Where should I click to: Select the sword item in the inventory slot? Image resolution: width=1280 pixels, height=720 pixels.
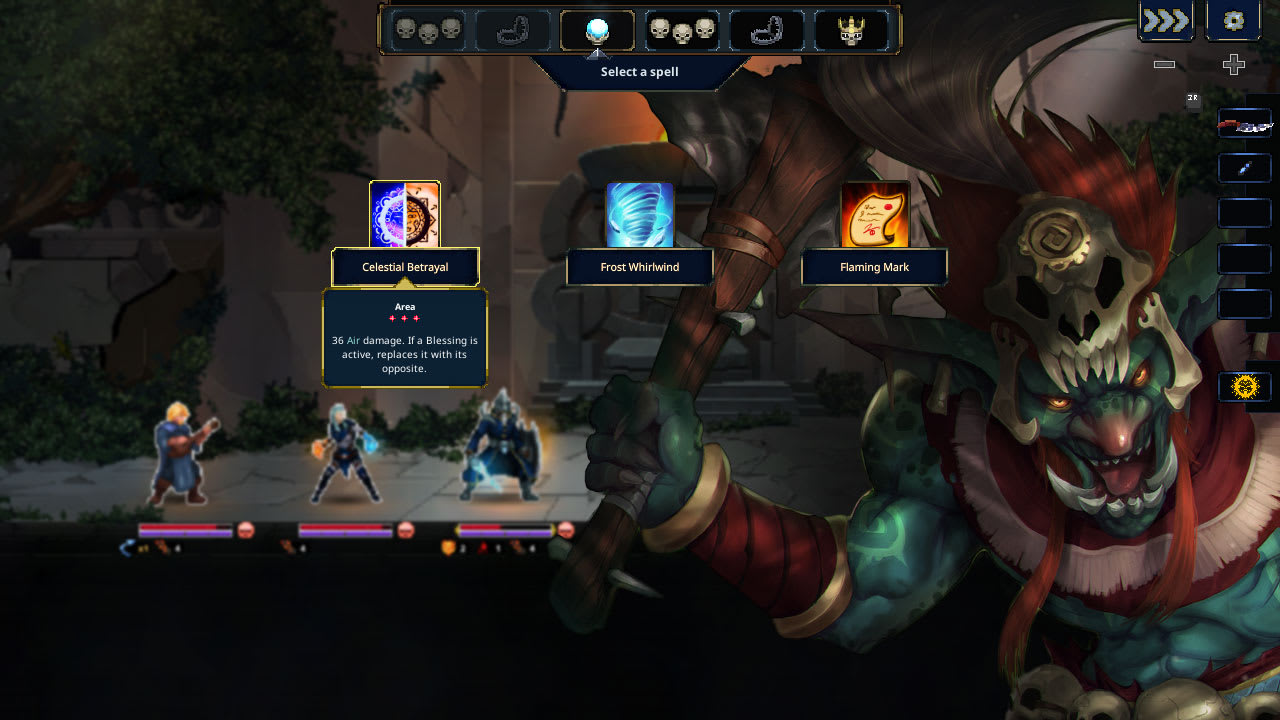tap(1244, 122)
